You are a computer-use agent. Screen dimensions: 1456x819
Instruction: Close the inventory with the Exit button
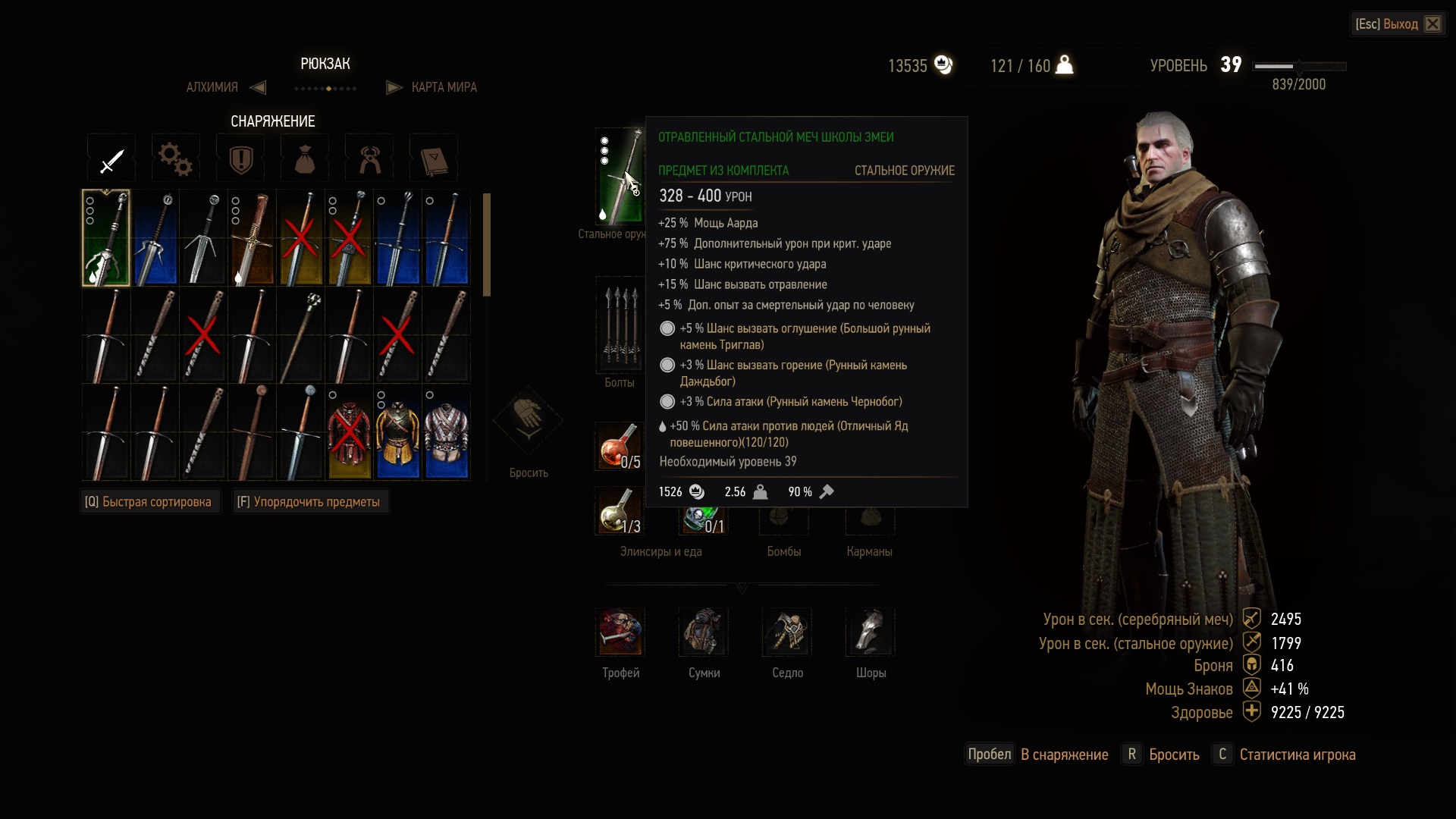coord(1398,24)
